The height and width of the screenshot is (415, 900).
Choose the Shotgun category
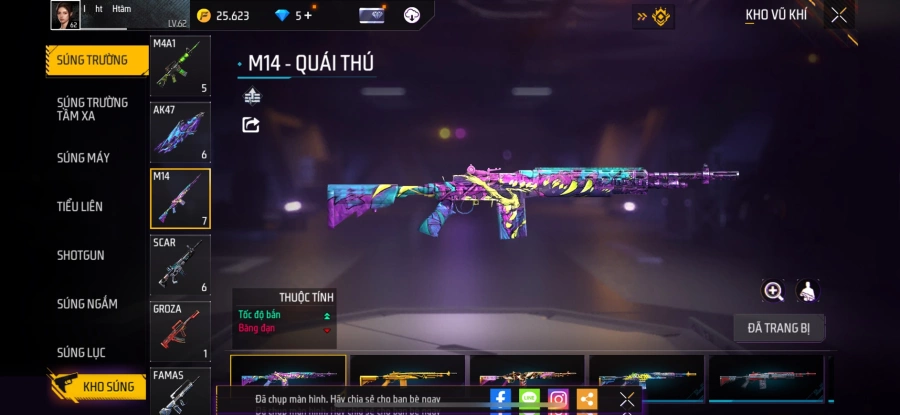tap(81, 256)
